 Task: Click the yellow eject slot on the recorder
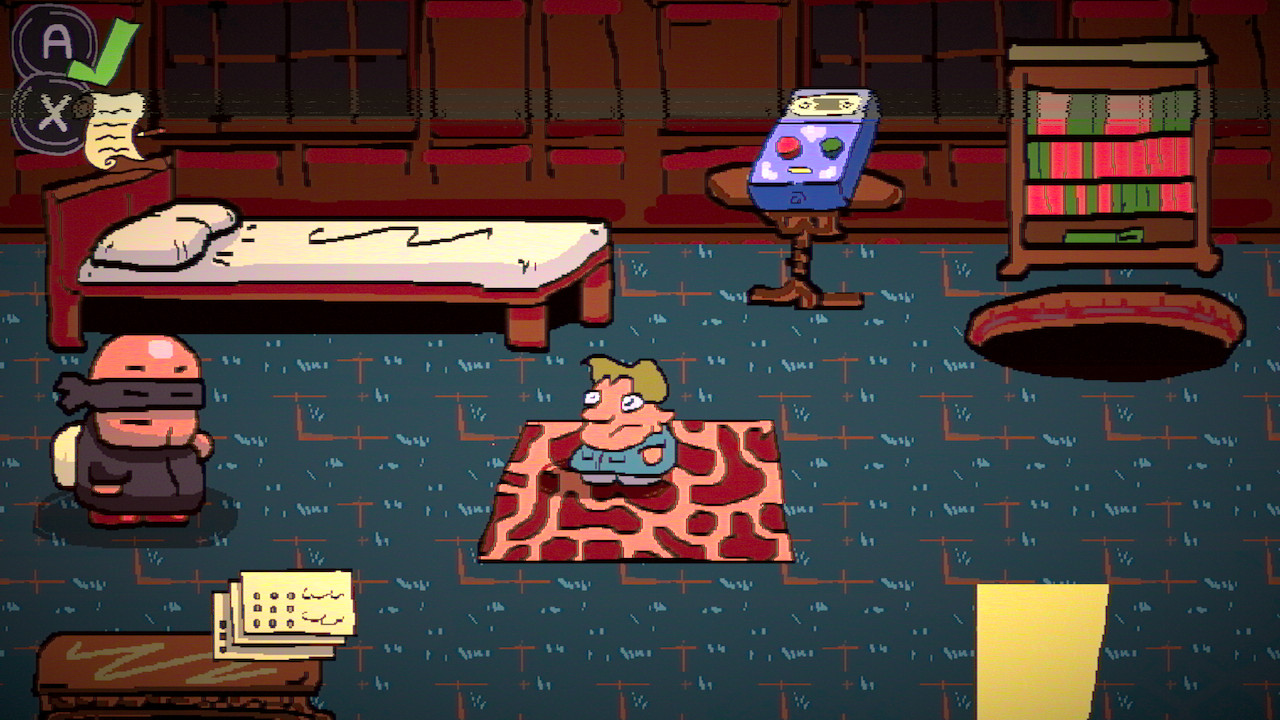(x=800, y=169)
